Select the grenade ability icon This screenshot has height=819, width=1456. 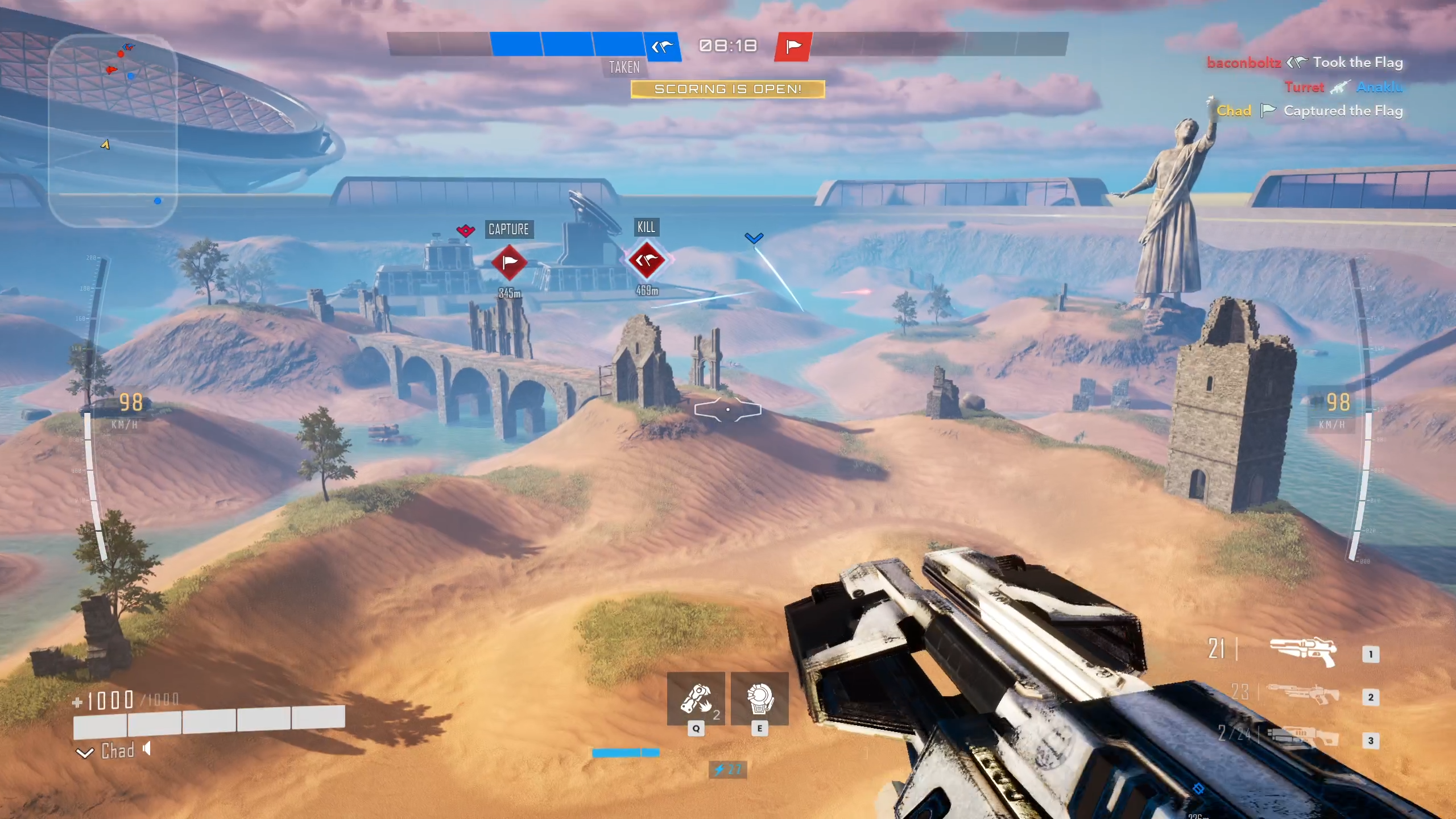pyautogui.click(x=696, y=700)
